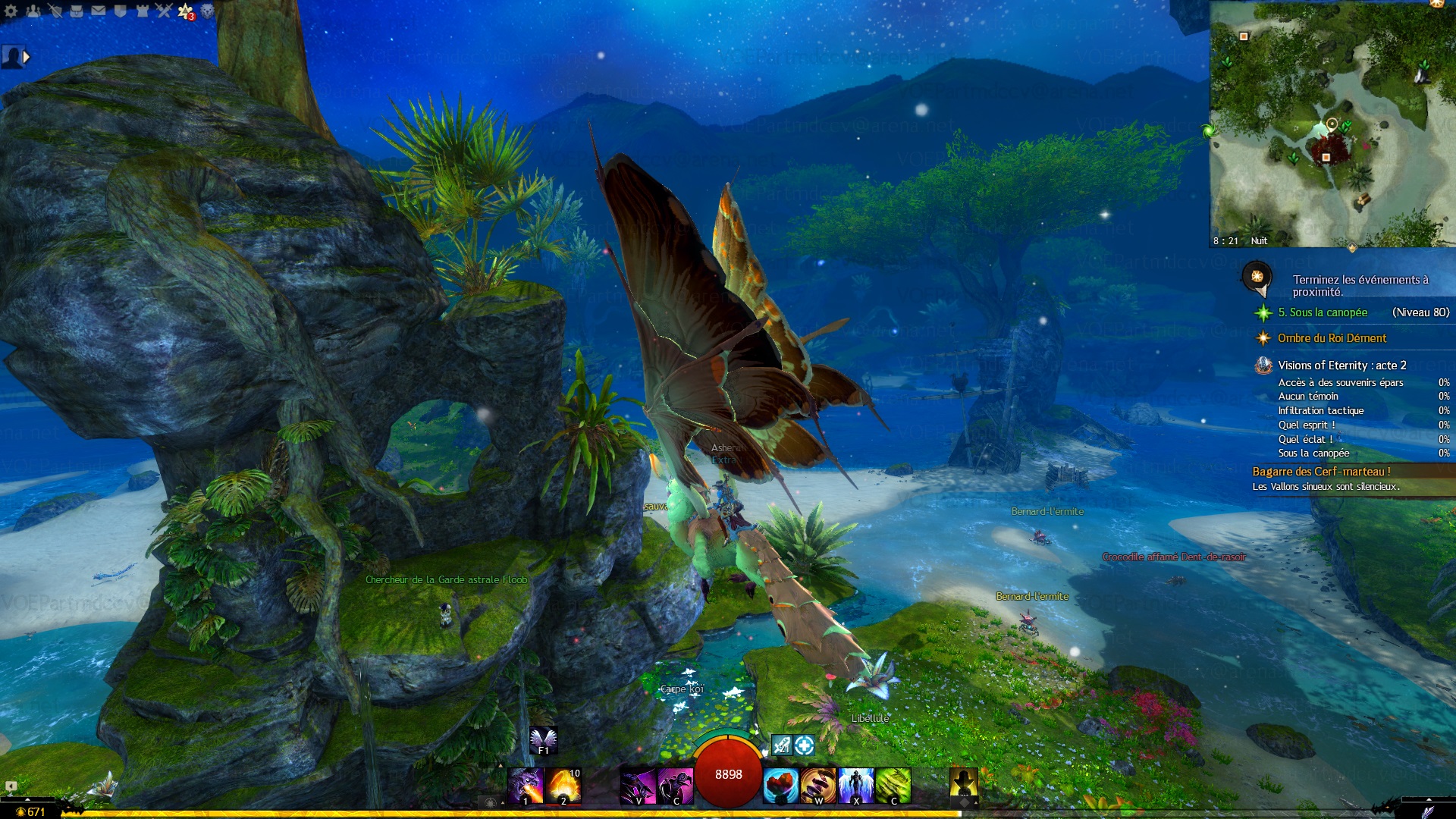Use the purple dragon fire-breath skill
The image size is (1456, 819).
[526, 785]
